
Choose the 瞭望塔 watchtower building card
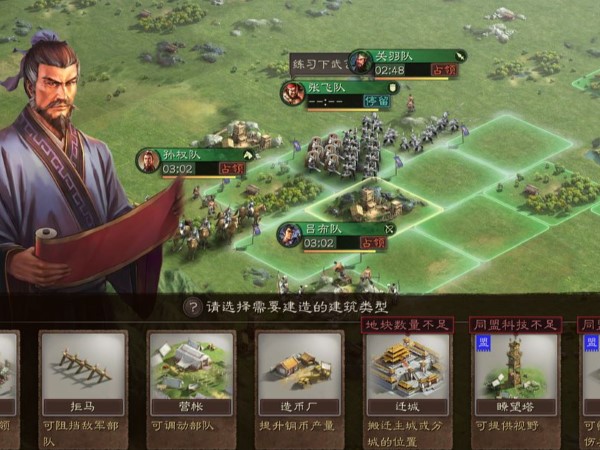pyautogui.click(x=515, y=373)
